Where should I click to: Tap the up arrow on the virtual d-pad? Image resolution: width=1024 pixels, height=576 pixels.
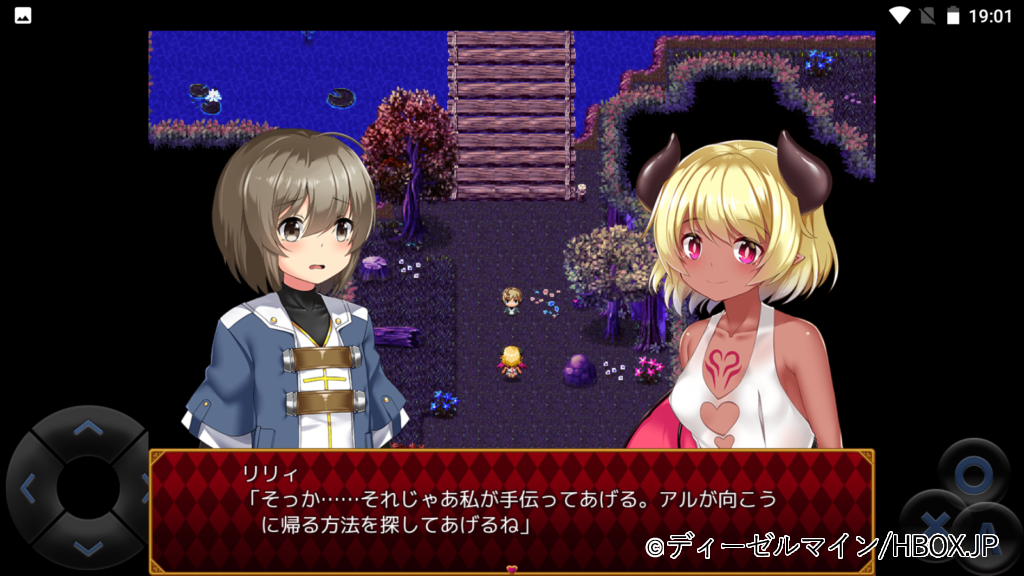(x=88, y=429)
